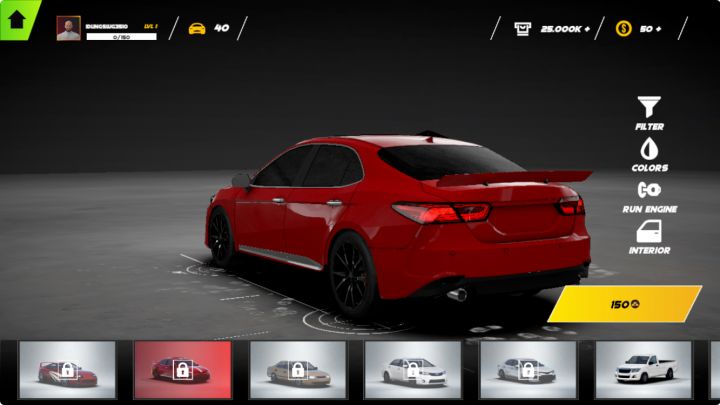720x405 pixels.
Task: Open the Filter options
Action: pos(649,112)
